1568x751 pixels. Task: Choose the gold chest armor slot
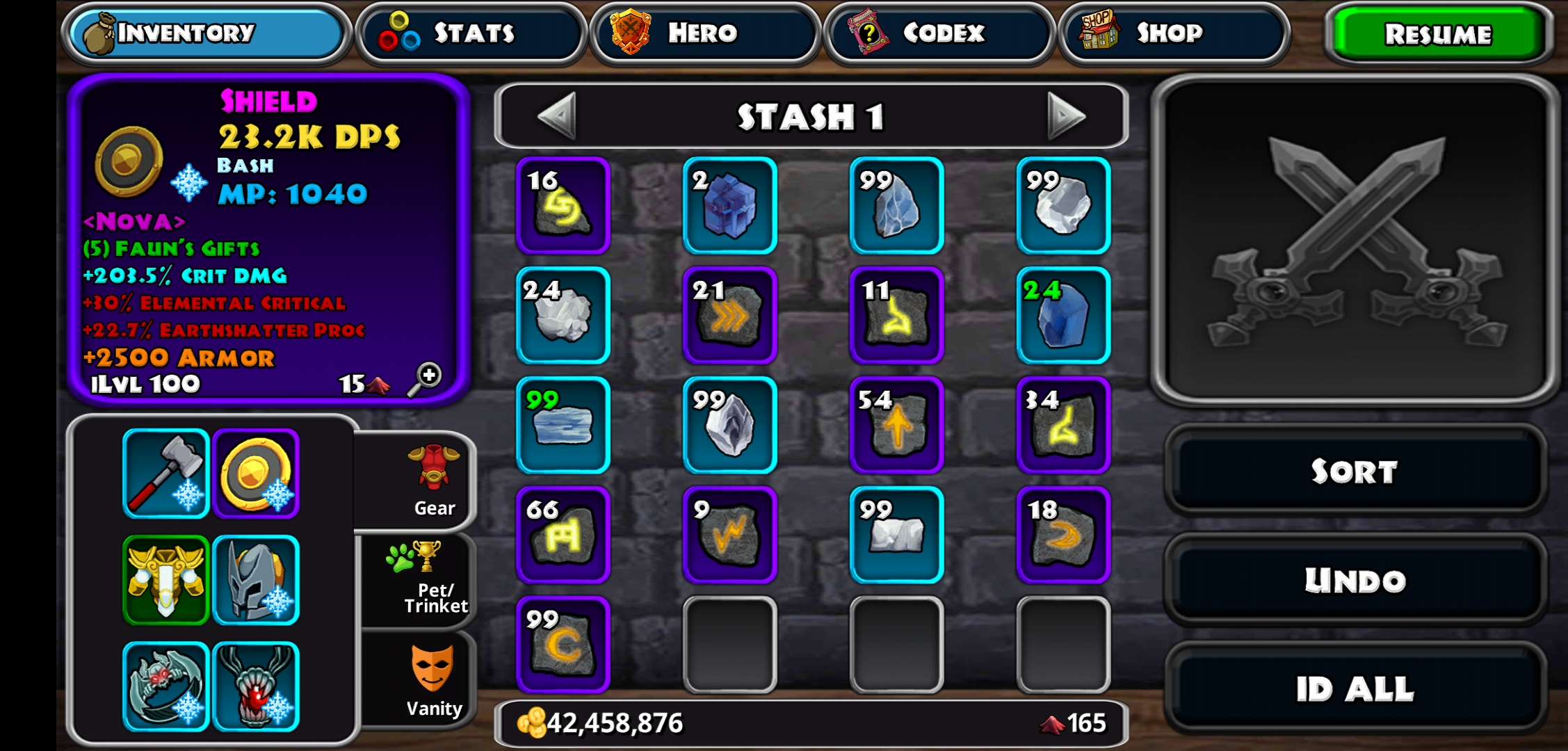(166, 580)
